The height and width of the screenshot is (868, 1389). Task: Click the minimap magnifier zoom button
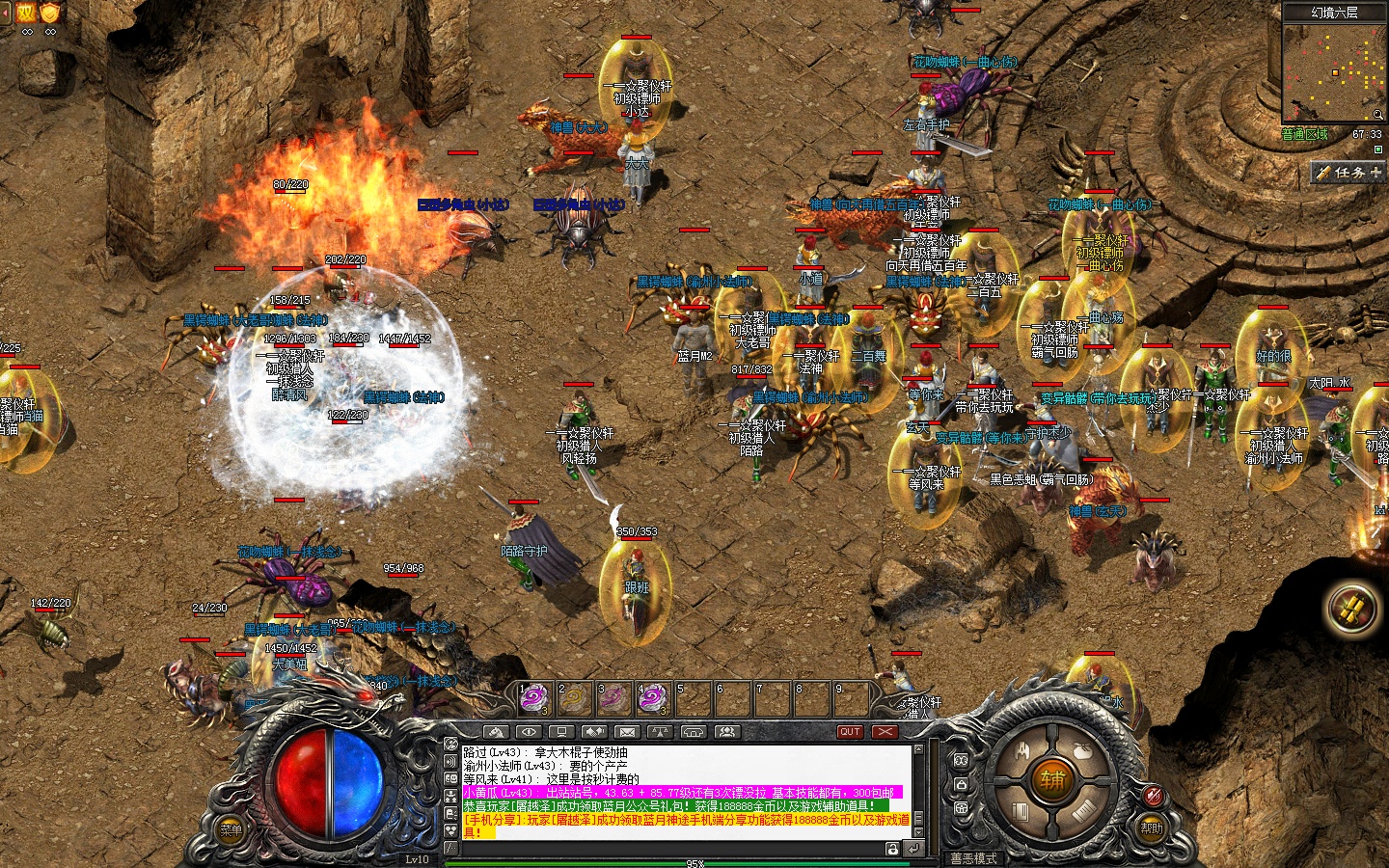point(1377,116)
